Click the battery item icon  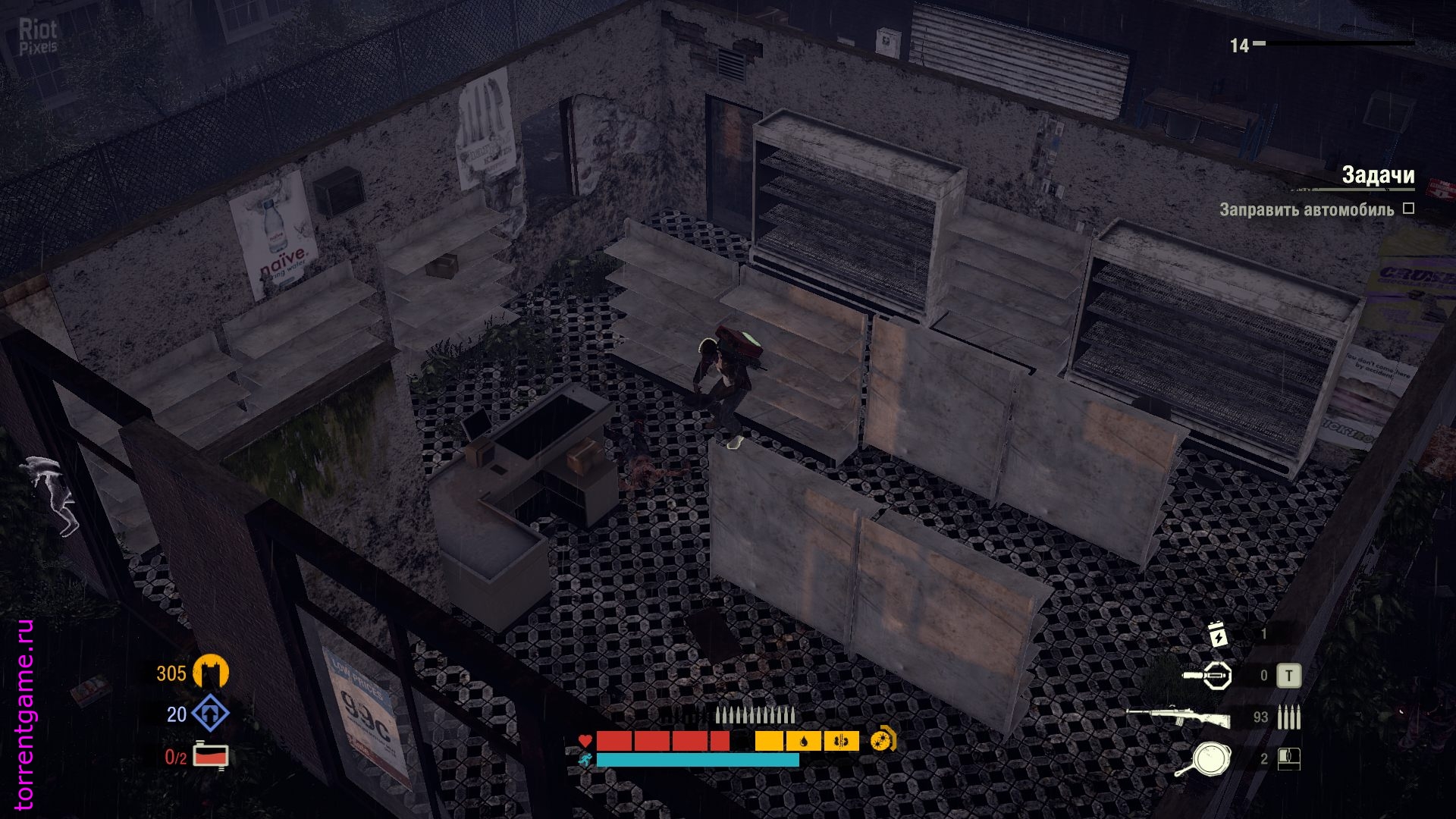(1218, 634)
